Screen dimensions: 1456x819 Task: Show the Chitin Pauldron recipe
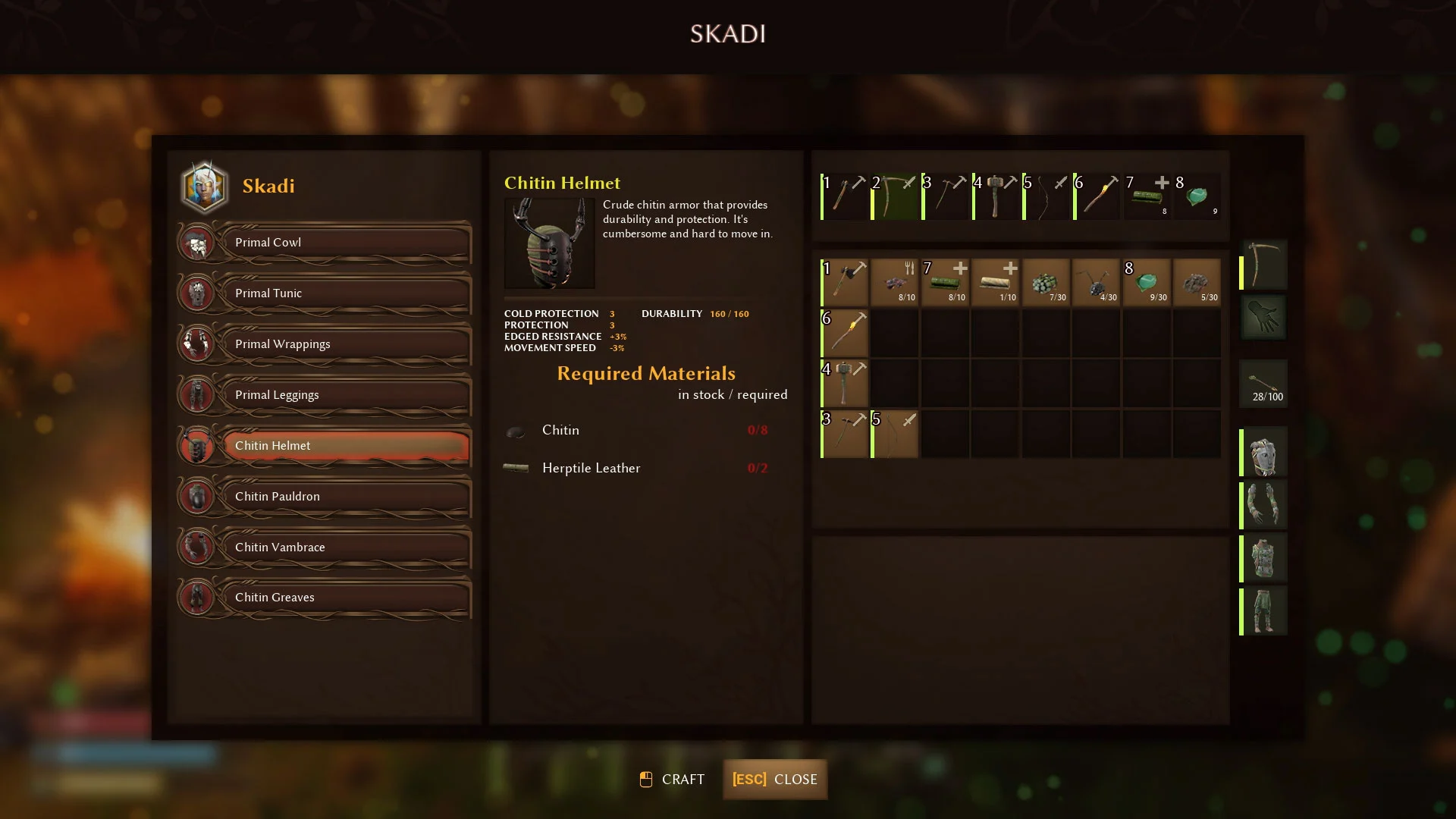(346, 497)
